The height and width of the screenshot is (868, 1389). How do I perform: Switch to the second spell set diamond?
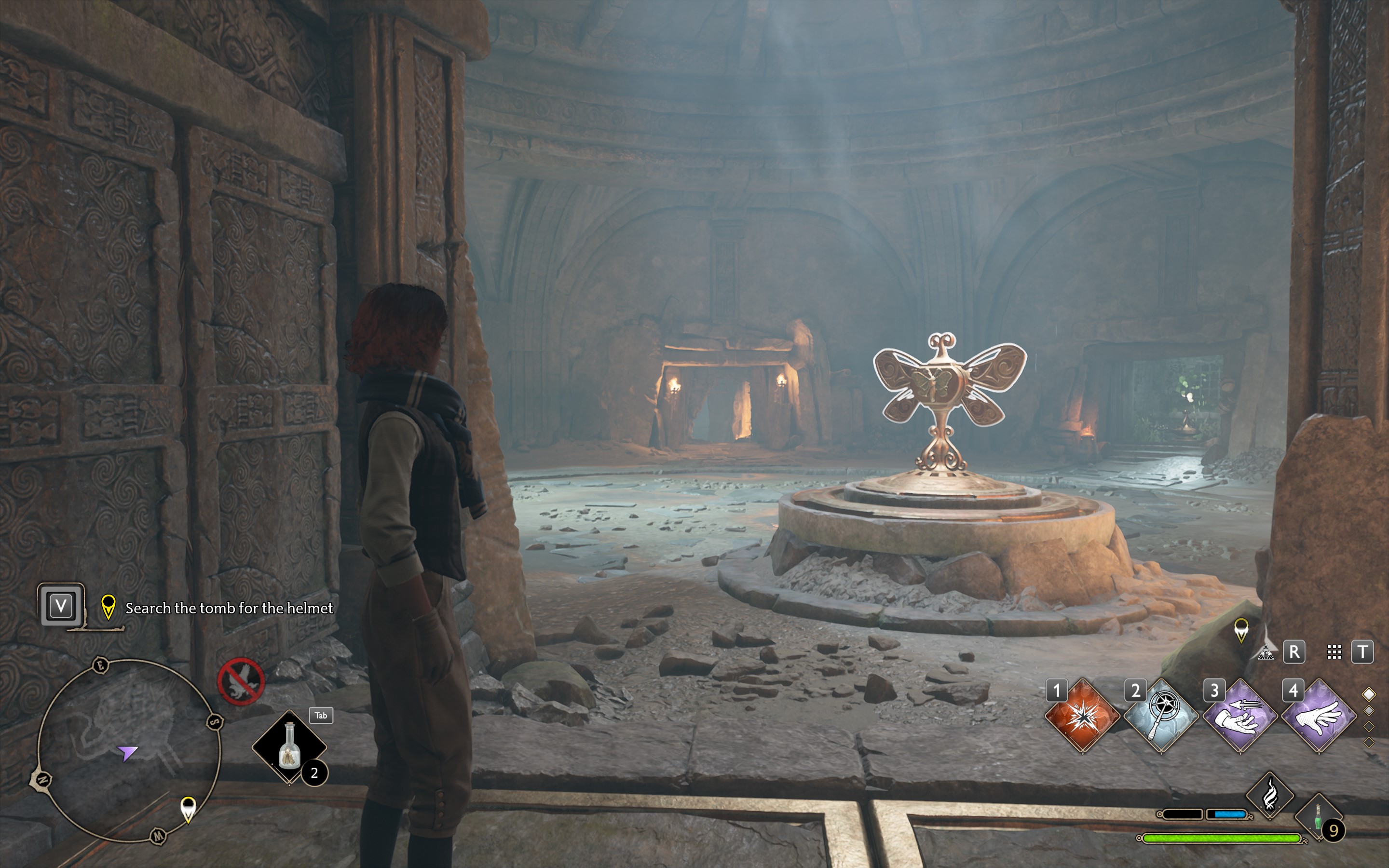tap(1369, 711)
